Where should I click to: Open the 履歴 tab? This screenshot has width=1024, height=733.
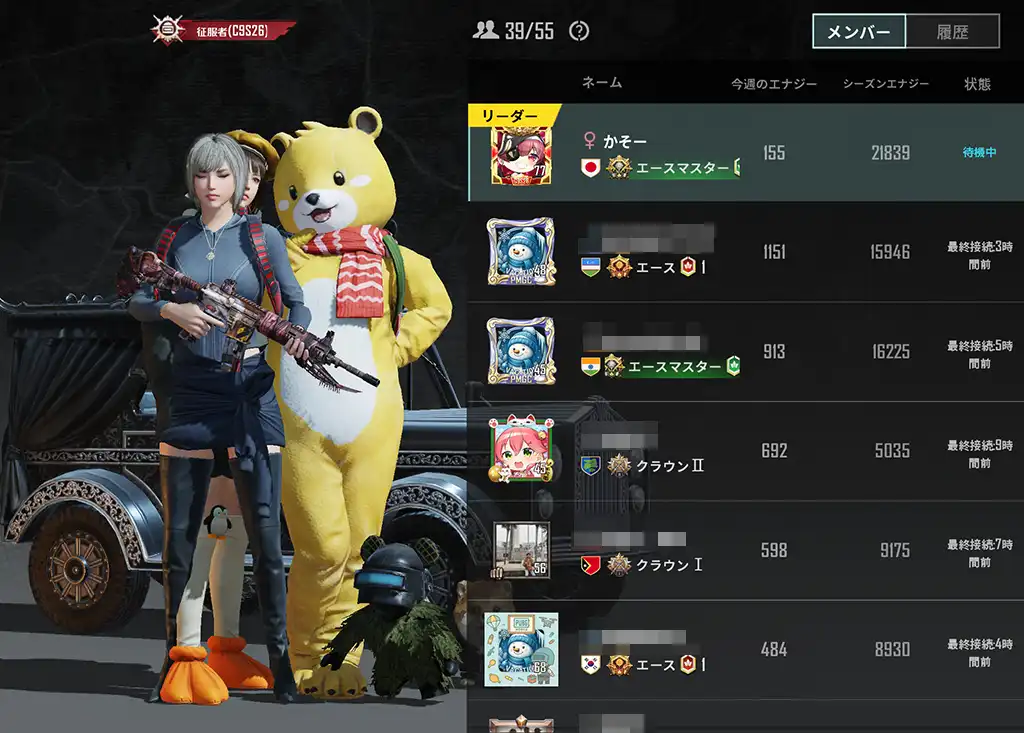tap(952, 31)
